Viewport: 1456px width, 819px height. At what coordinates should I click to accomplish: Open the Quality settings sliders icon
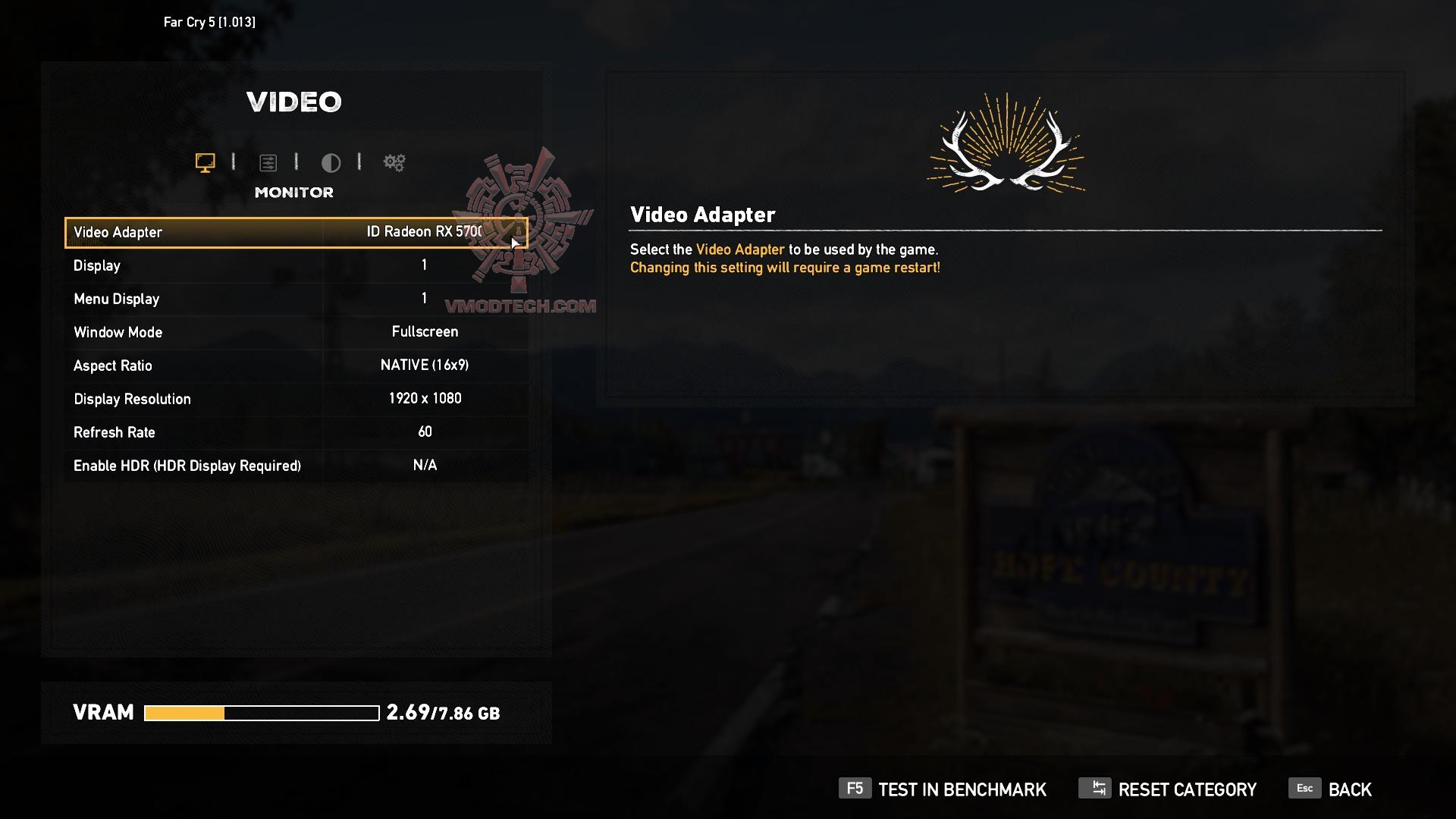click(269, 162)
